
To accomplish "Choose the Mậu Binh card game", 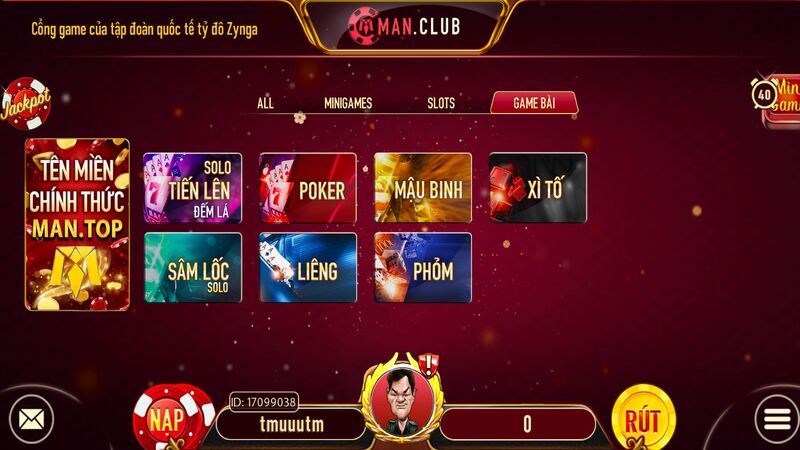I will tap(423, 187).
